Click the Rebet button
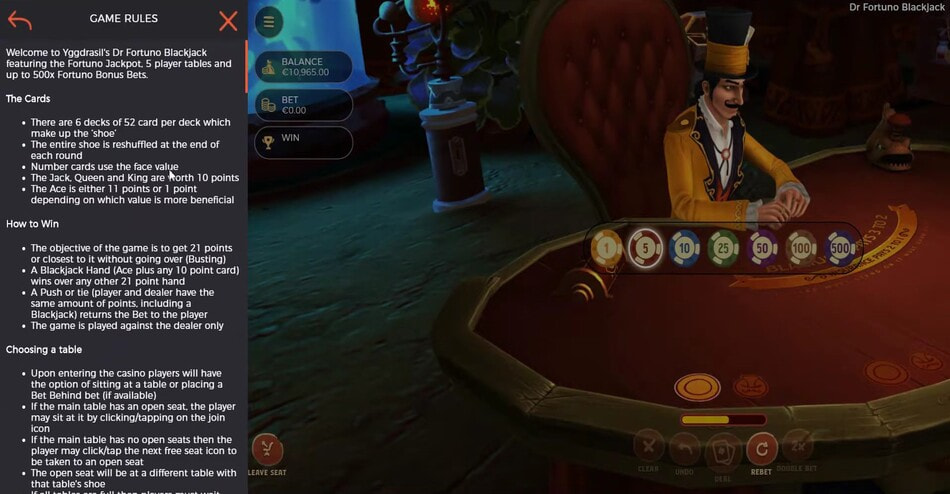 point(762,448)
